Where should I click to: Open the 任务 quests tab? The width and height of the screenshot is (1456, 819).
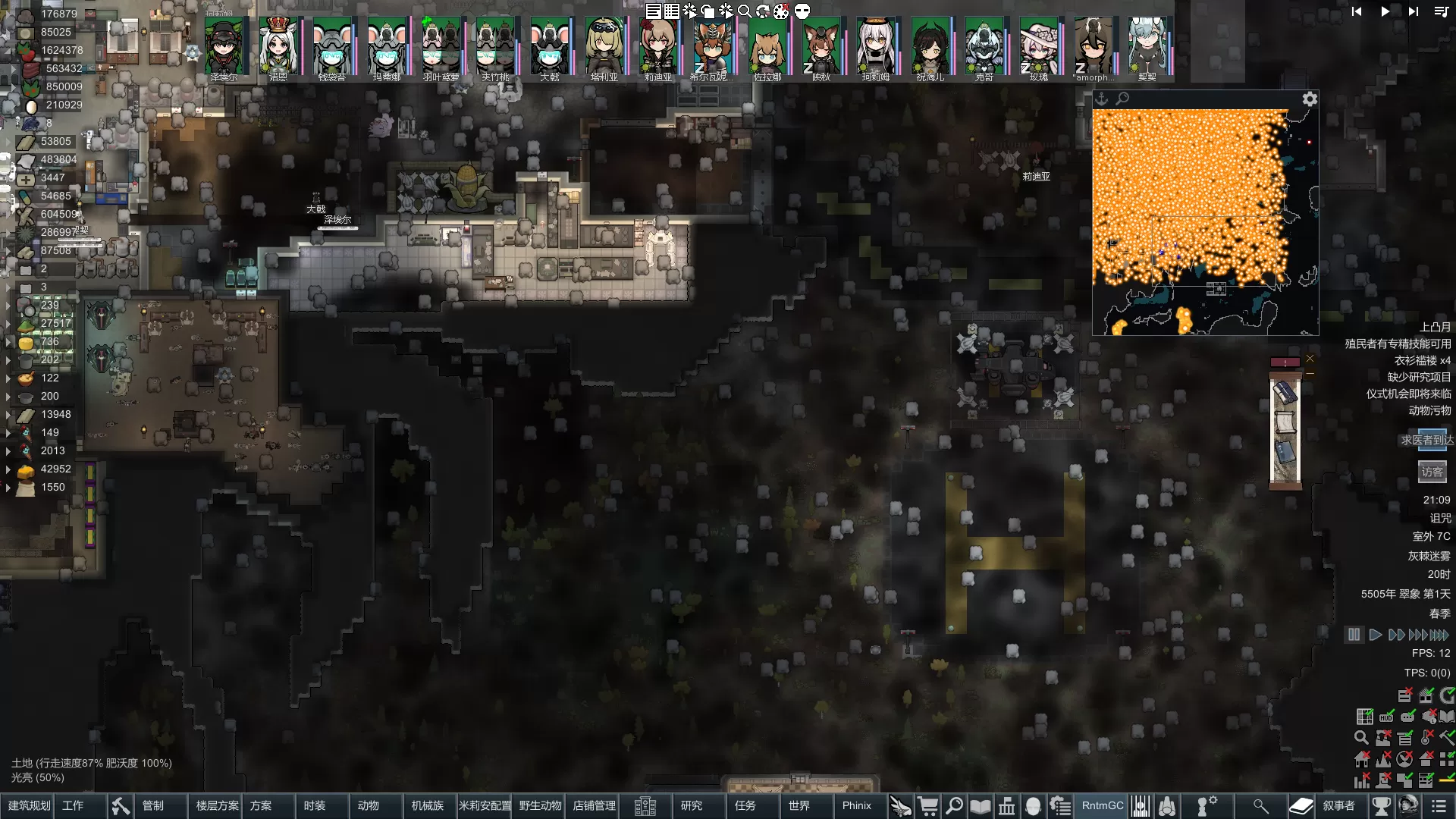click(x=745, y=805)
